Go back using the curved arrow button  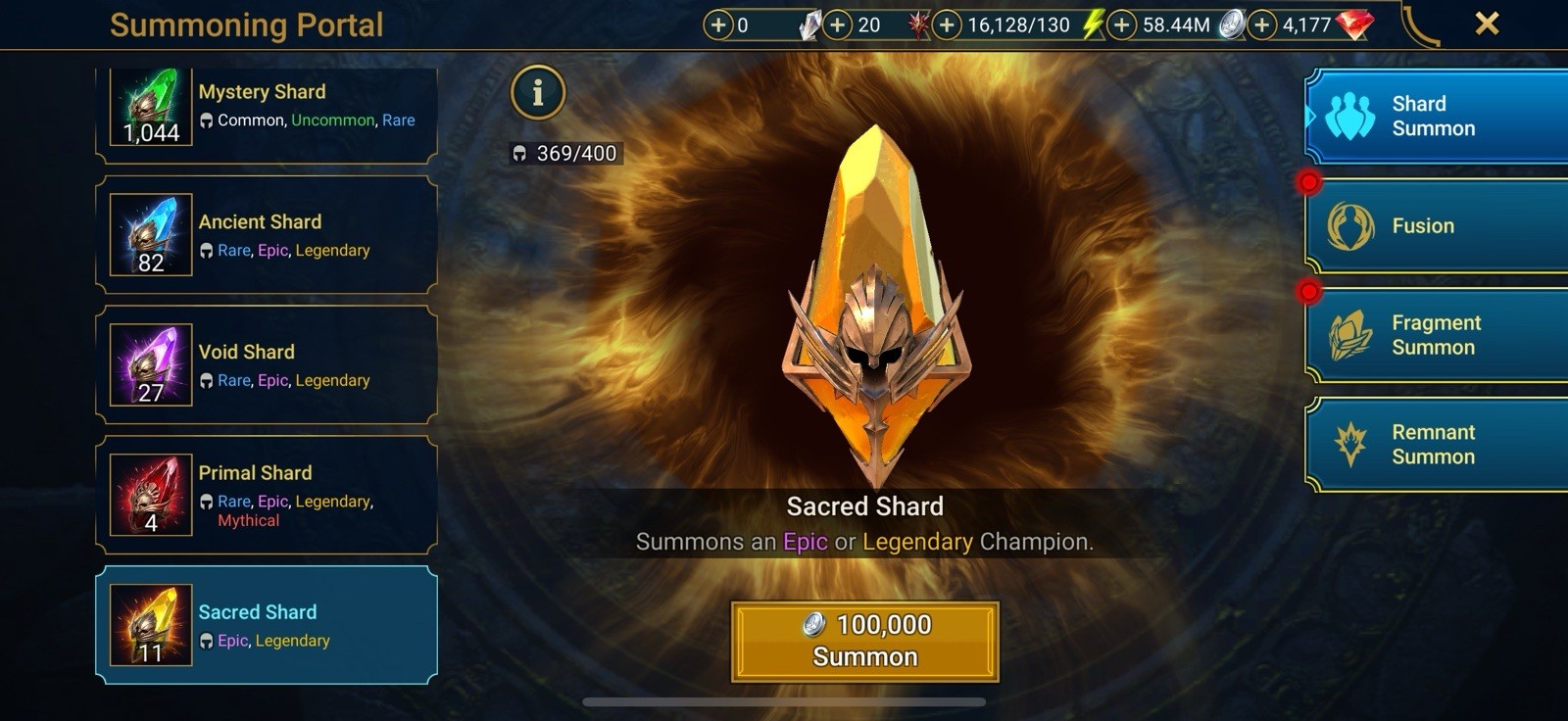1420,25
